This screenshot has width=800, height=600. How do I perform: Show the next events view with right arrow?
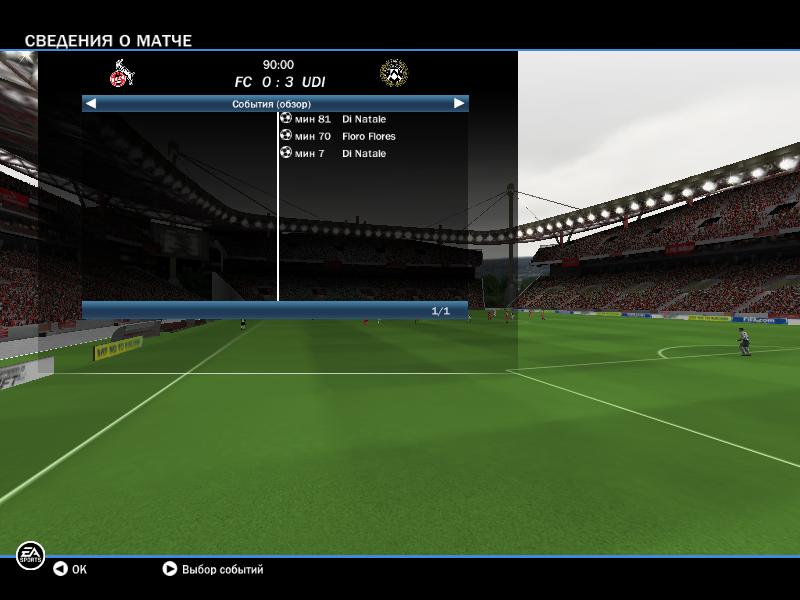[459, 103]
